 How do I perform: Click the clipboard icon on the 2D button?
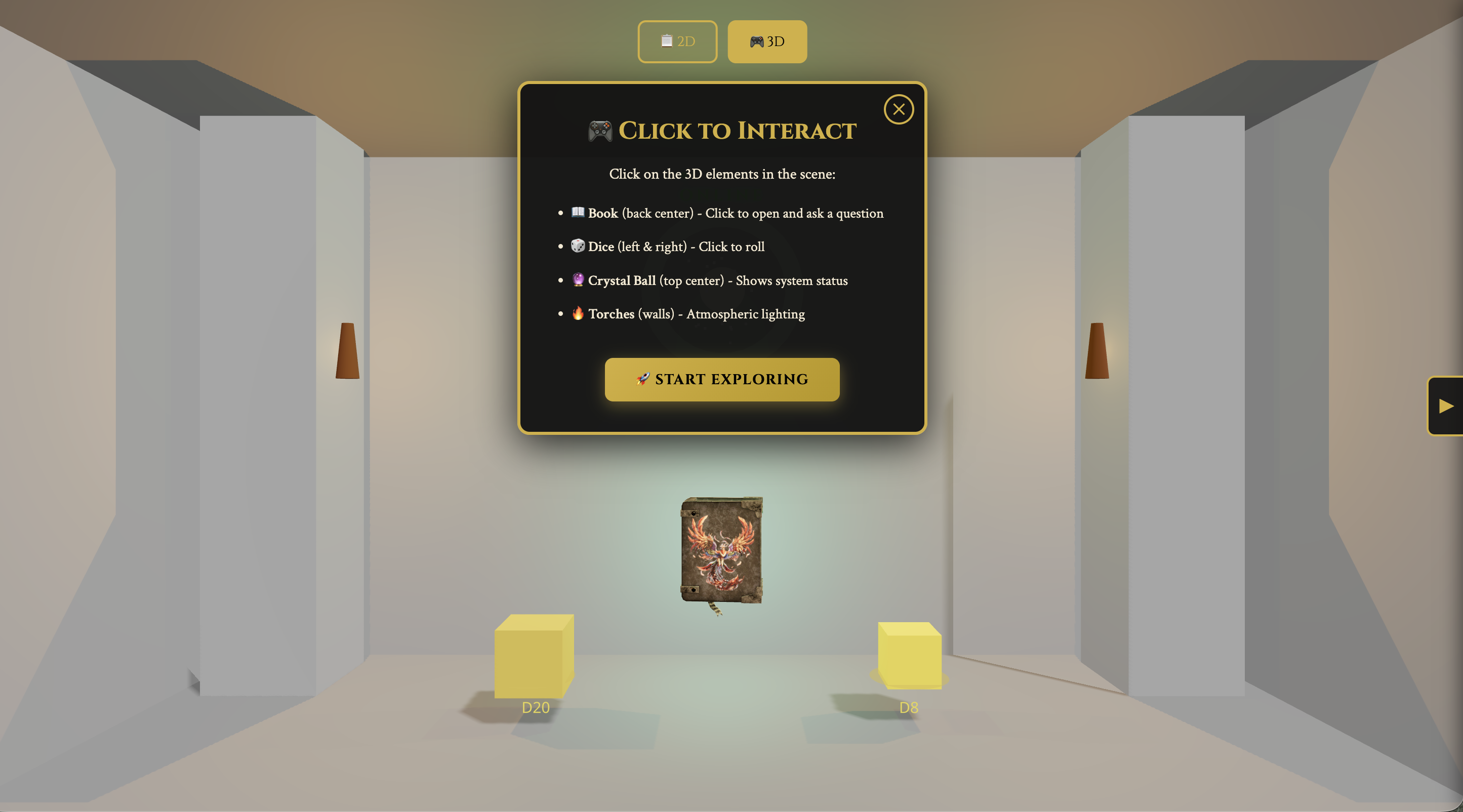[666, 42]
